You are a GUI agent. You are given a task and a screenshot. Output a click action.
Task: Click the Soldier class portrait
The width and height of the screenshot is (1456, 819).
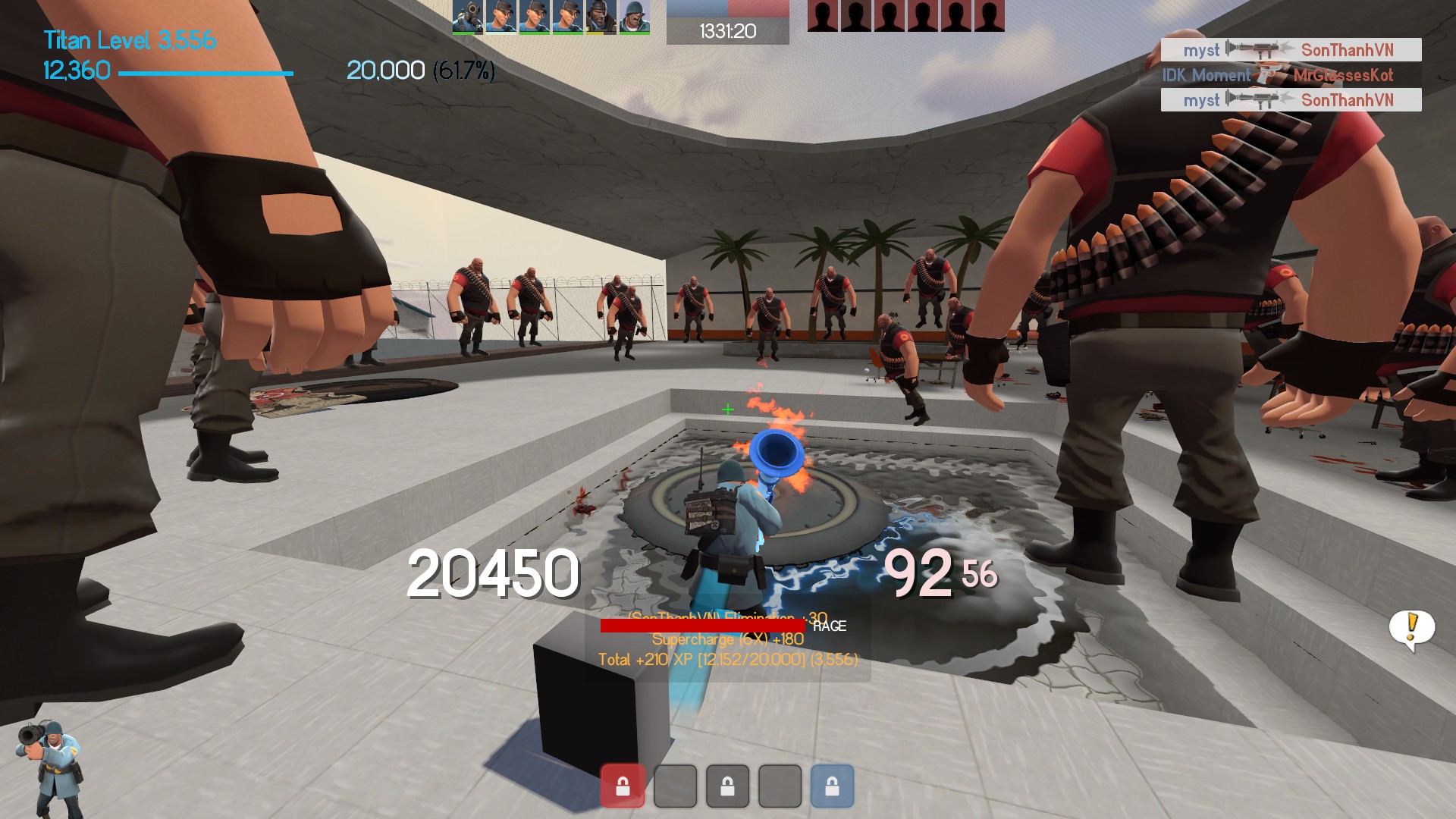pos(49,767)
